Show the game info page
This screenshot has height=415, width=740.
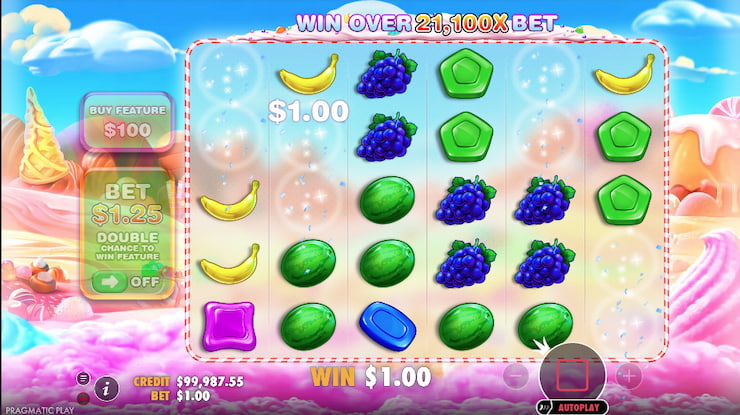pyautogui.click(x=109, y=384)
